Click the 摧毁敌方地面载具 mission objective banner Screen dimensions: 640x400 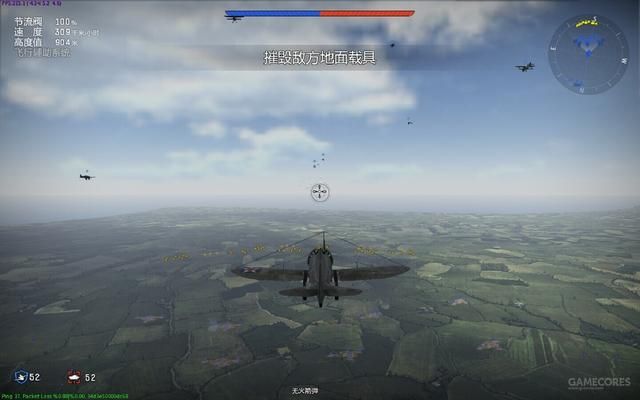coord(319,57)
